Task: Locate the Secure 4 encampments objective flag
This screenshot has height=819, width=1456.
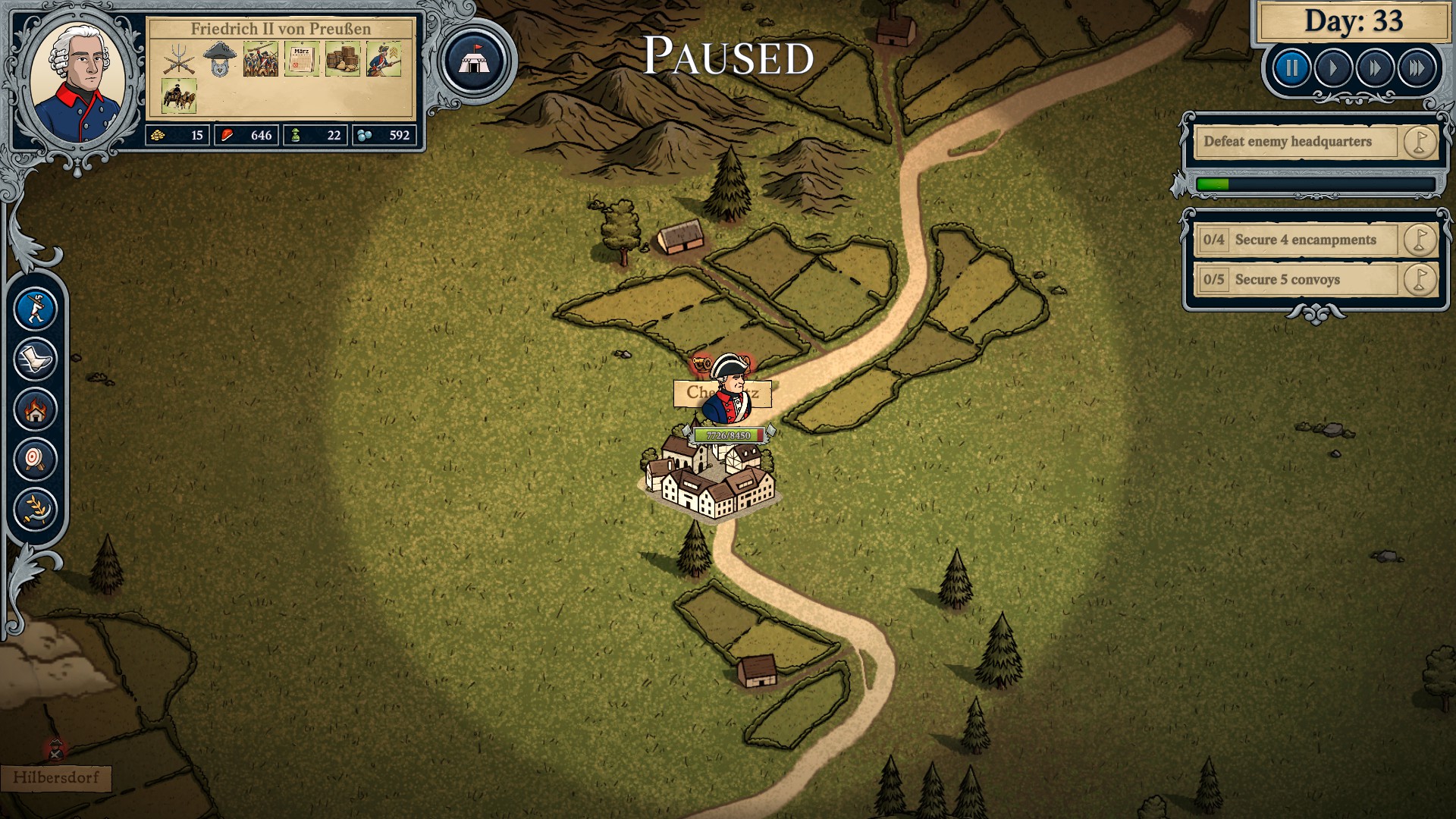Action: [1419, 240]
